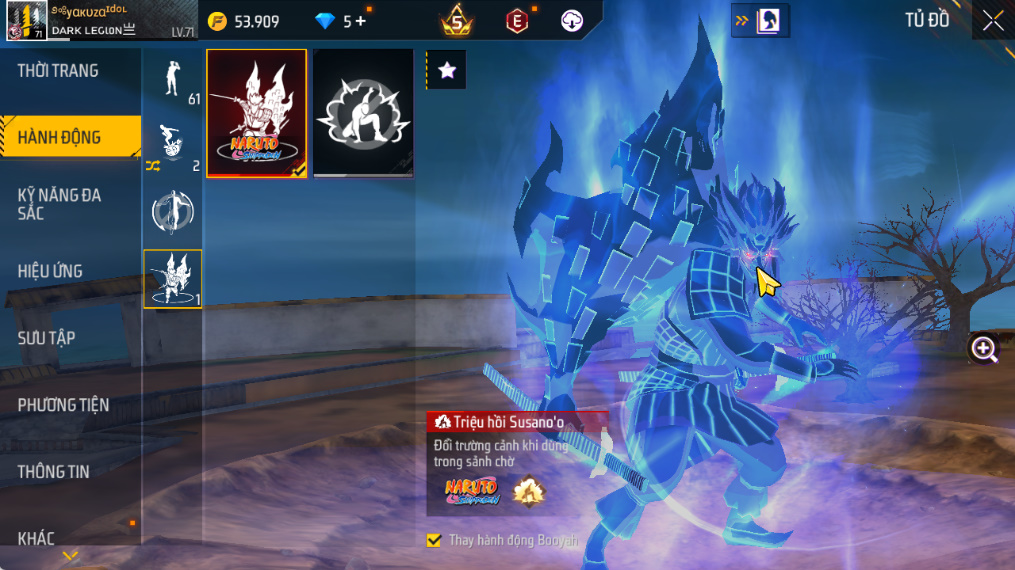Screen dimensions: 1015x570
Task: Click the red E badge icon
Action: [516, 21]
